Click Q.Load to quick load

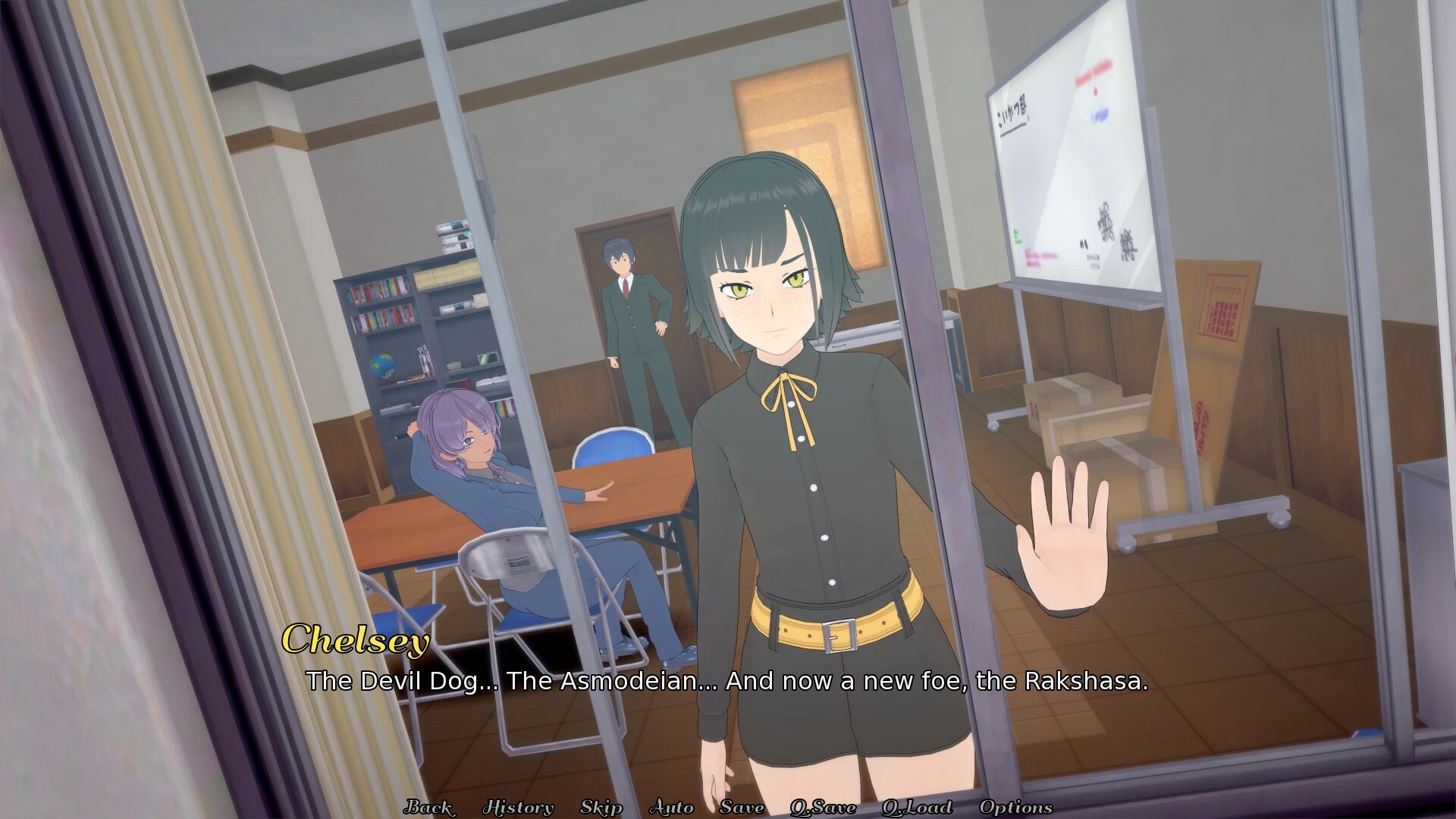(x=917, y=807)
